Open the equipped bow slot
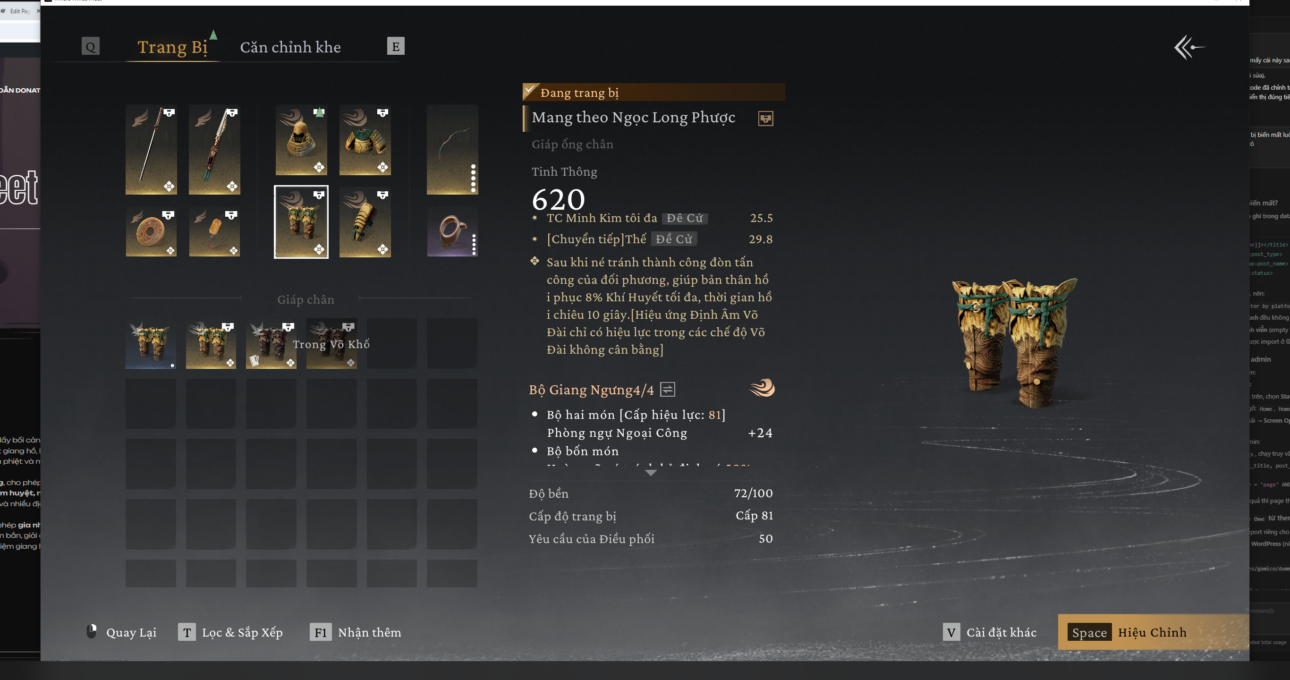 coord(452,150)
